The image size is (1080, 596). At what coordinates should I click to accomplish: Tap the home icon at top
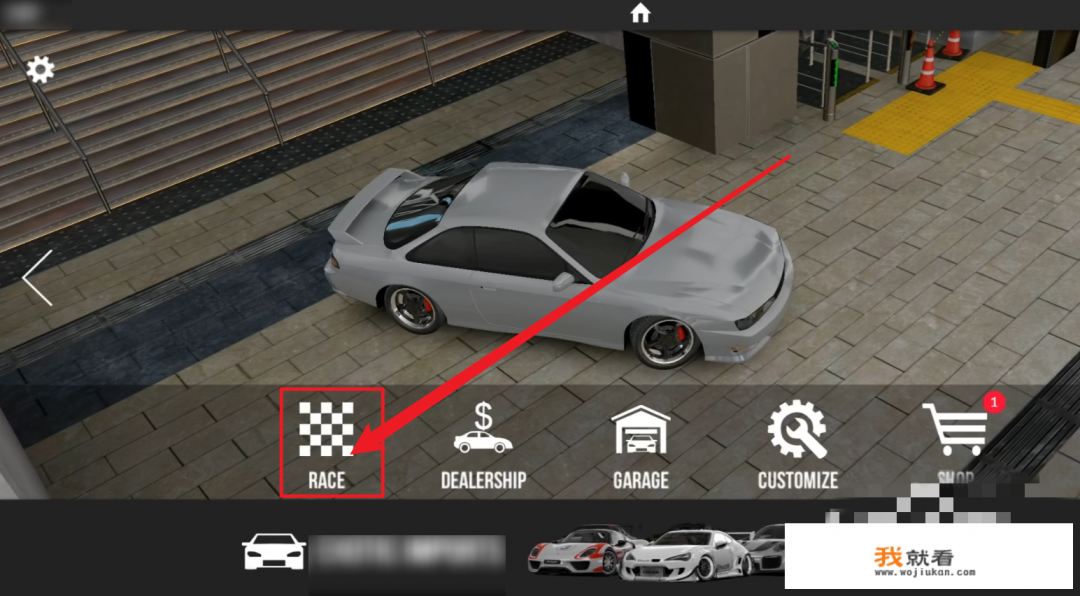pos(640,13)
